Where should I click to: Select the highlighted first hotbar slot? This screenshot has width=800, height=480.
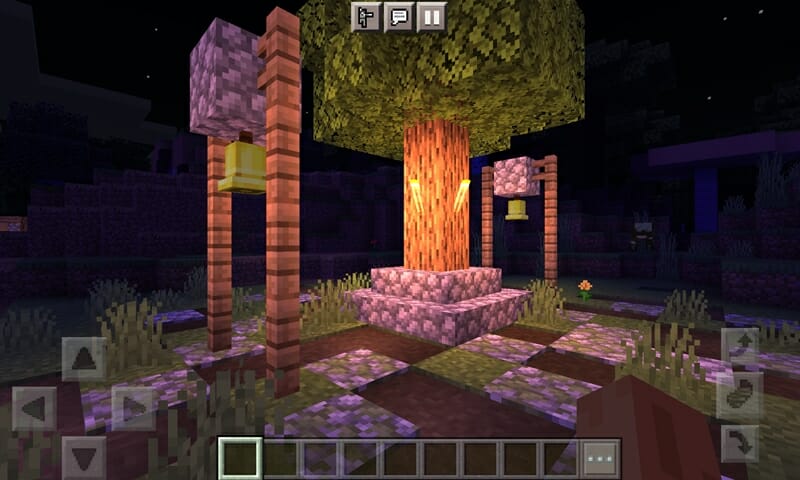pos(240,459)
